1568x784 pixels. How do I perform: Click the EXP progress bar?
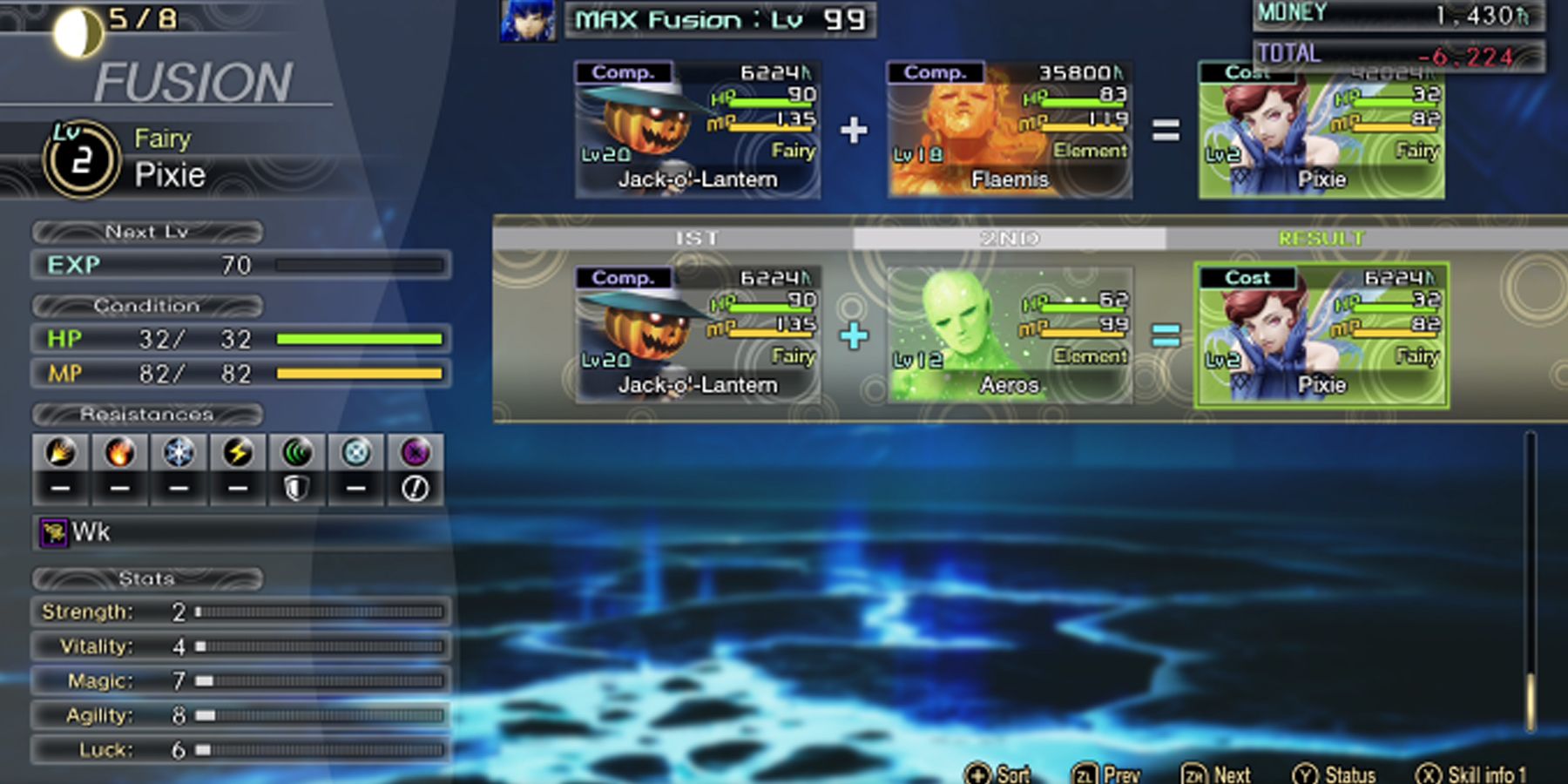click(x=357, y=266)
